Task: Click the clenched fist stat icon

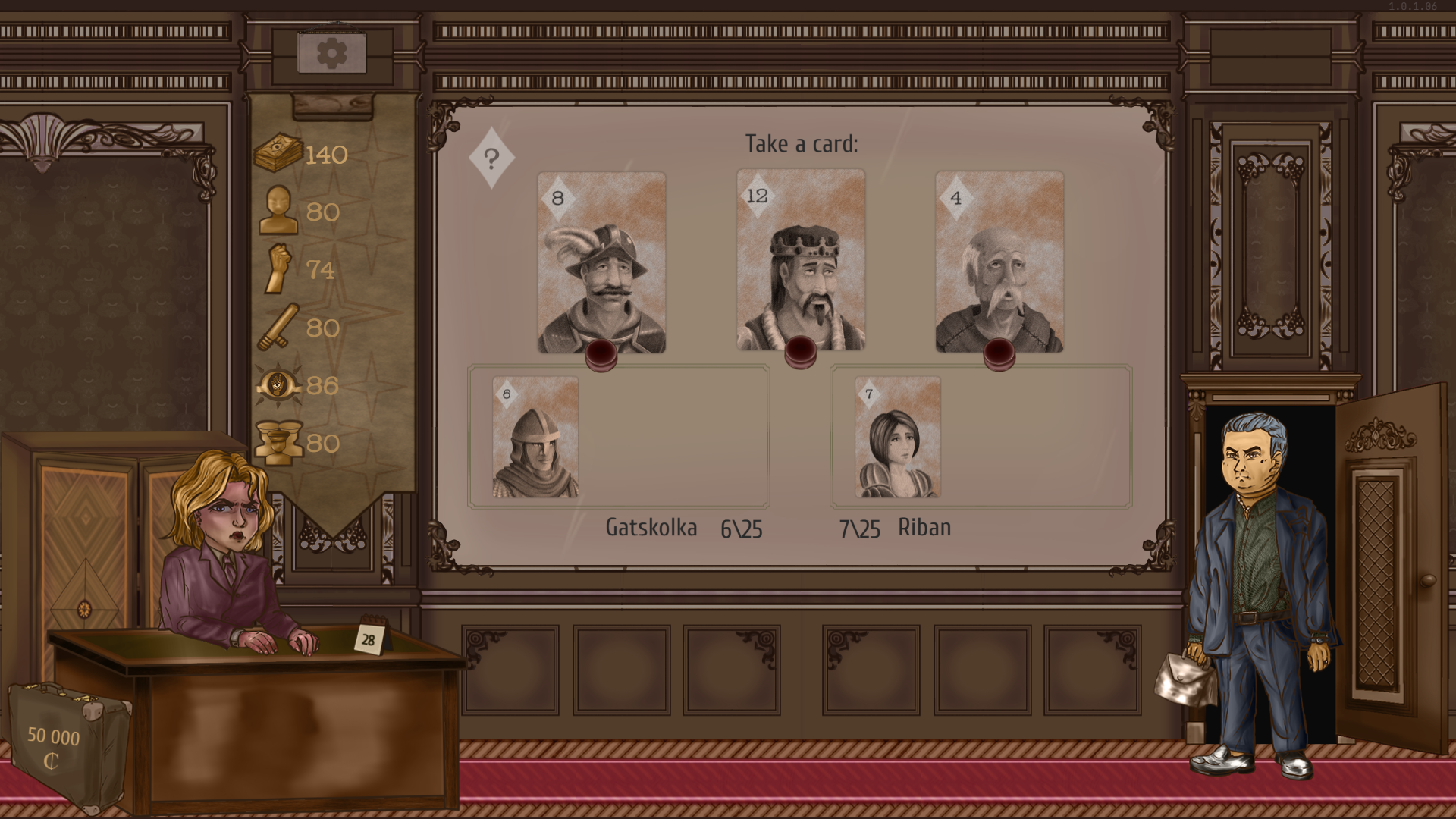Action: coord(278,269)
